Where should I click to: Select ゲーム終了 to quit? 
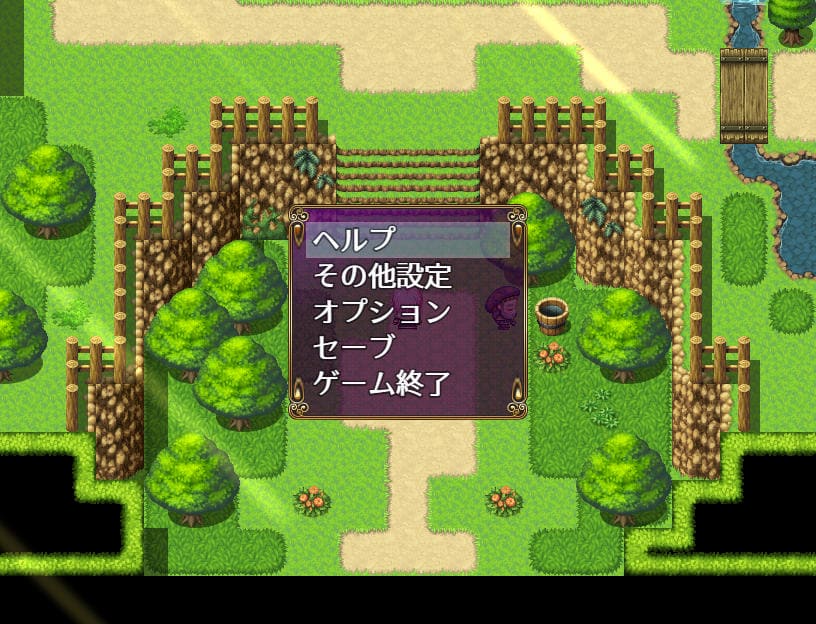pos(382,383)
